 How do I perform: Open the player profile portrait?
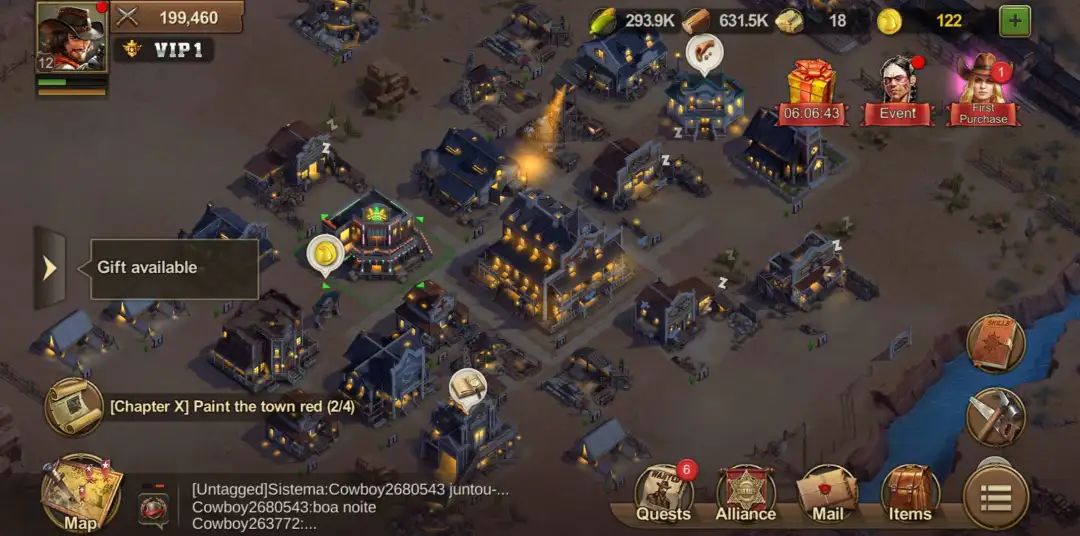71,37
